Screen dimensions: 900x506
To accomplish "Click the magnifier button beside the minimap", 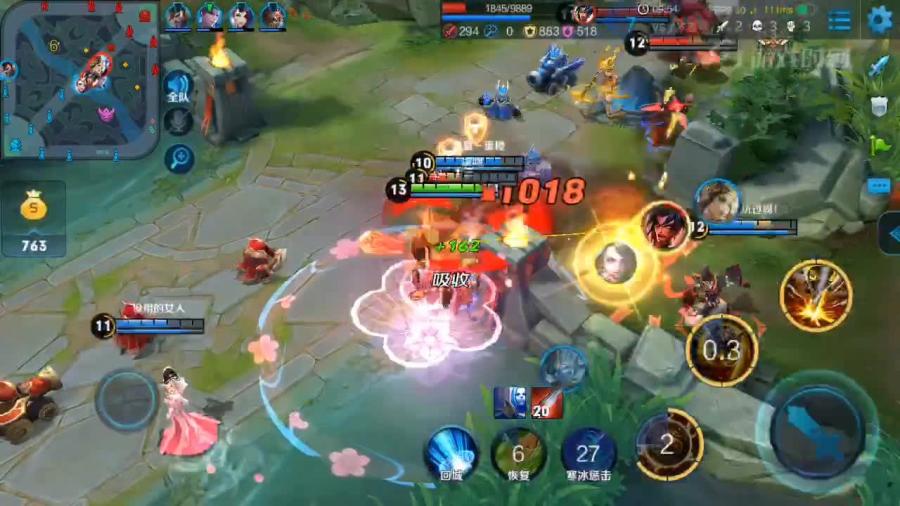I will [180, 158].
